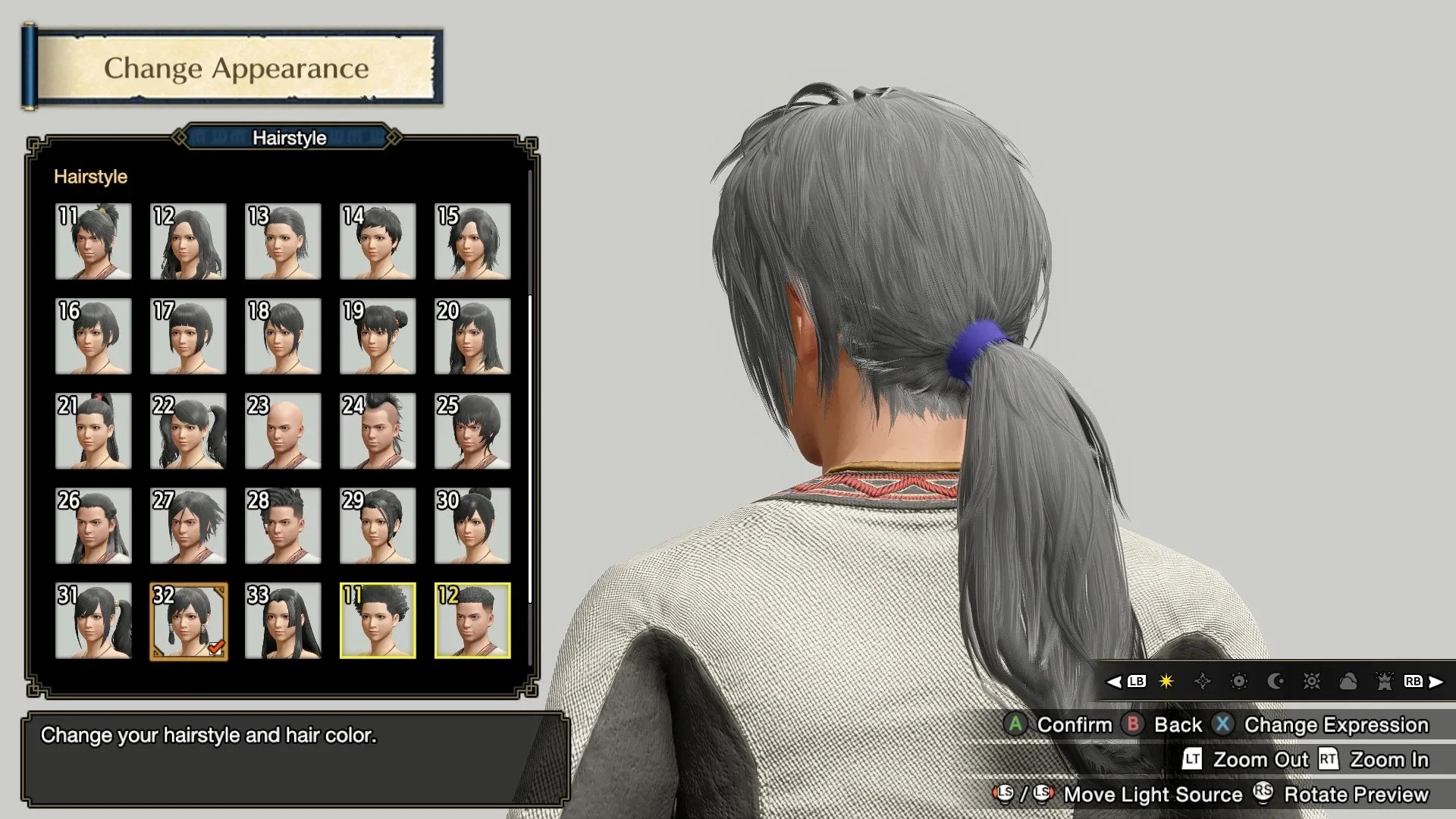Select the bald hairstyle number 23
This screenshot has height=819, width=1456.
coord(283,431)
